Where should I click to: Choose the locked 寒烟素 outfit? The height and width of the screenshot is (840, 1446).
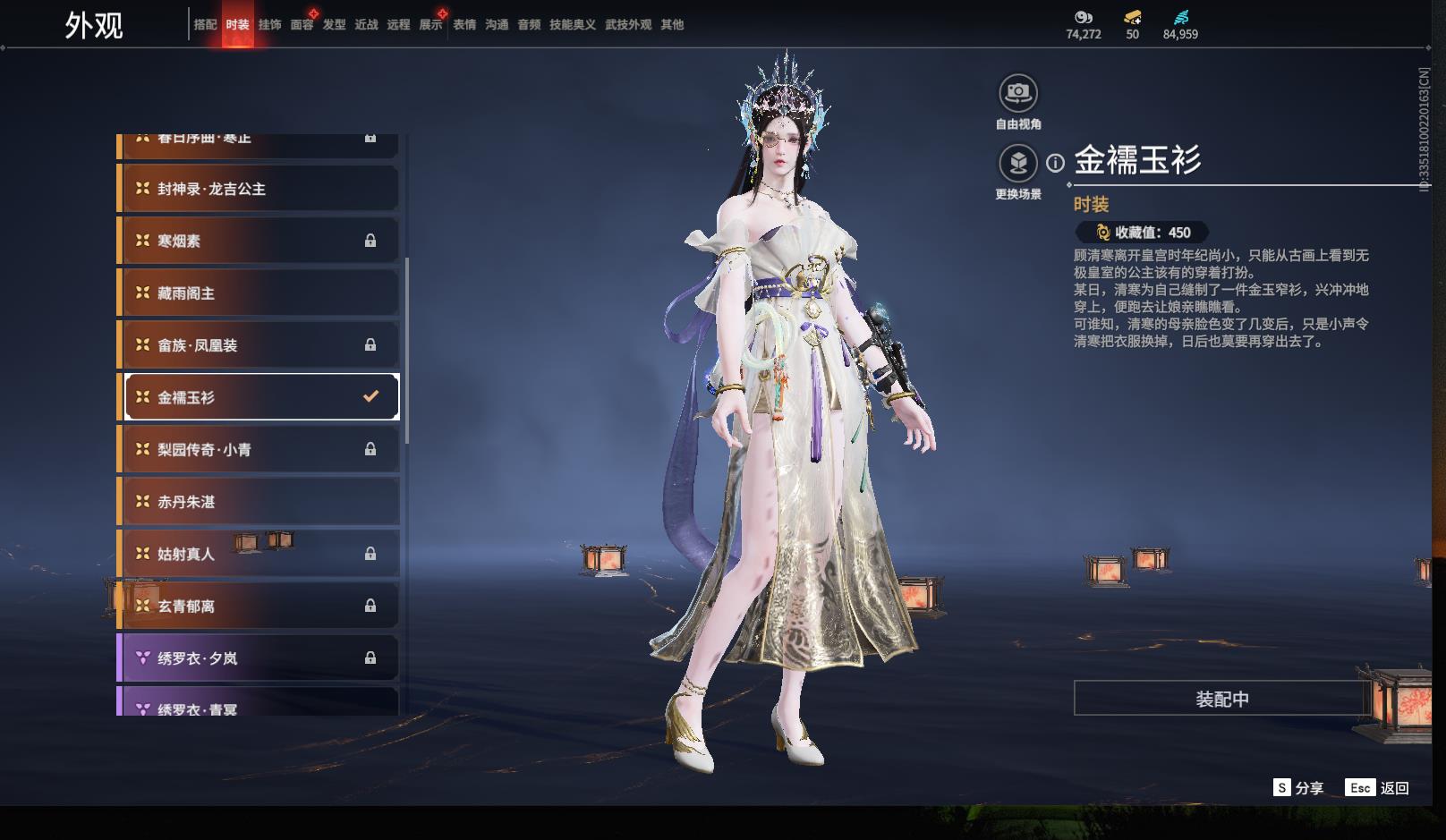259,241
